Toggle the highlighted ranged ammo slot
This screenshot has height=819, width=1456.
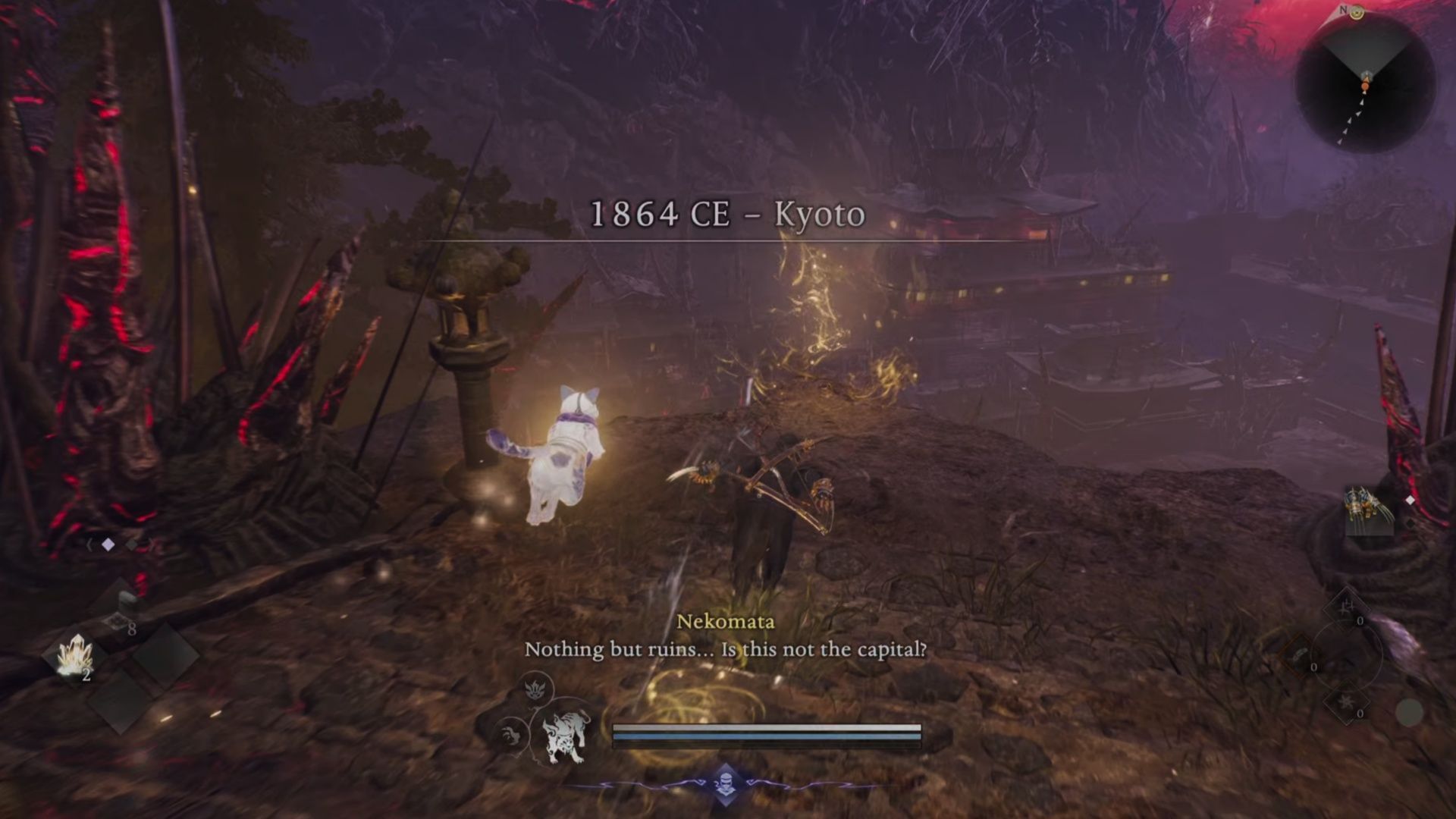(x=1300, y=653)
